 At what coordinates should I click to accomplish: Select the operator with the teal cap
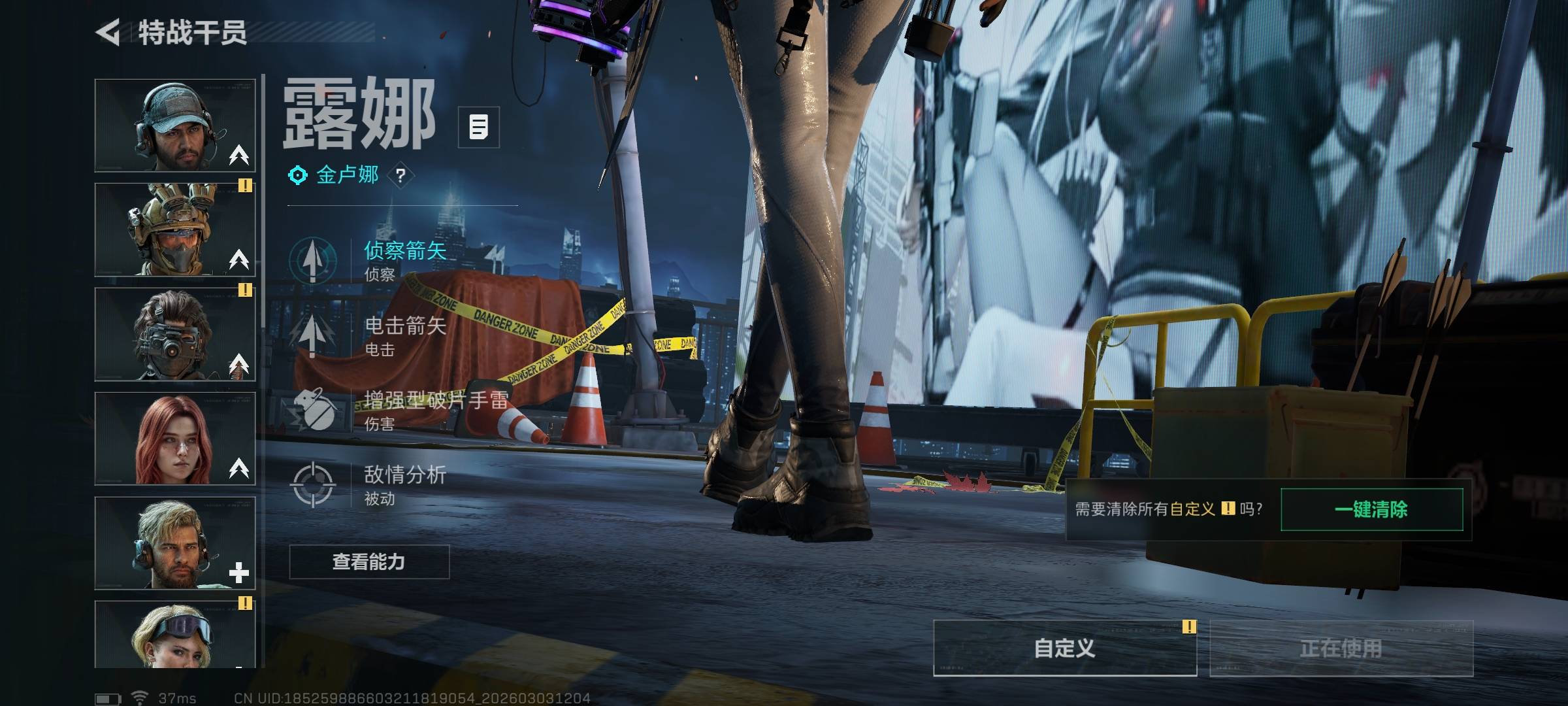pos(175,126)
